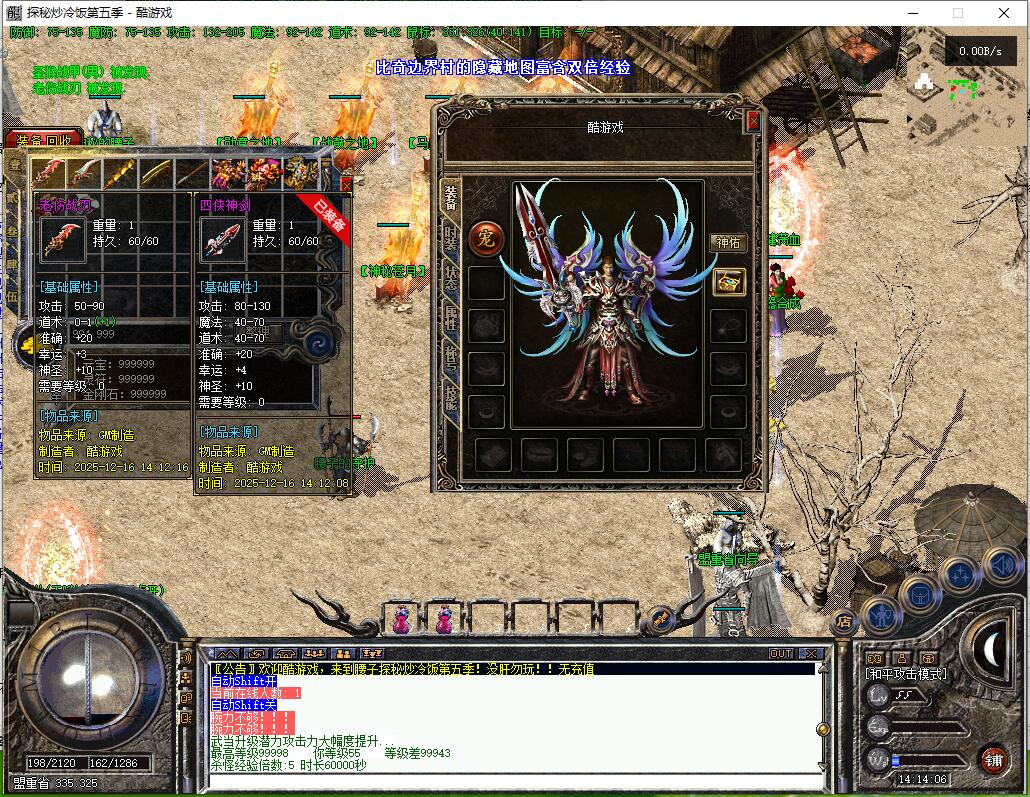This screenshot has height=797, width=1030.
Task: Toggle the chat OUT button
Action: point(780,653)
